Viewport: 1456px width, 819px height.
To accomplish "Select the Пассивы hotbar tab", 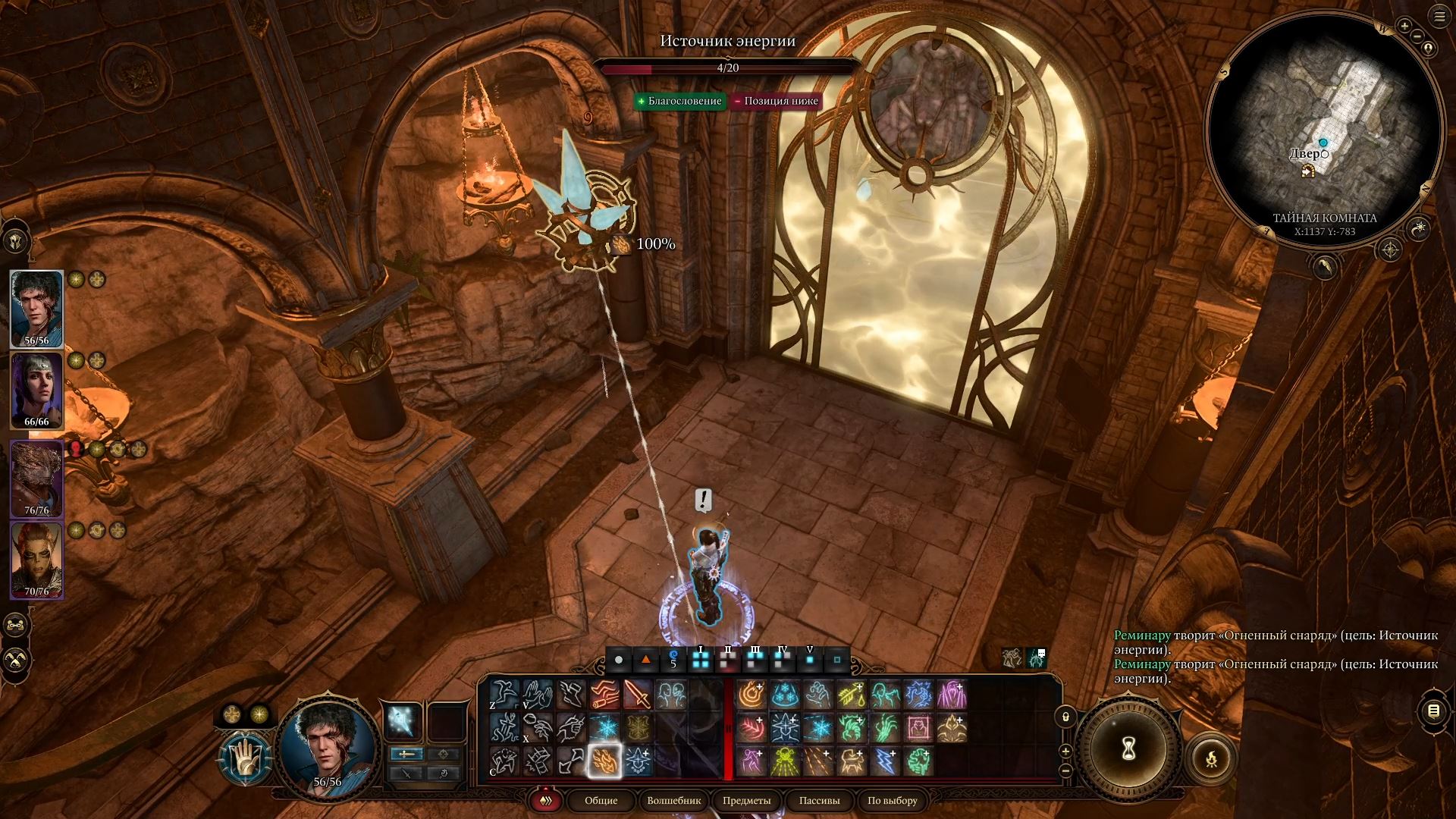I will 819,800.
